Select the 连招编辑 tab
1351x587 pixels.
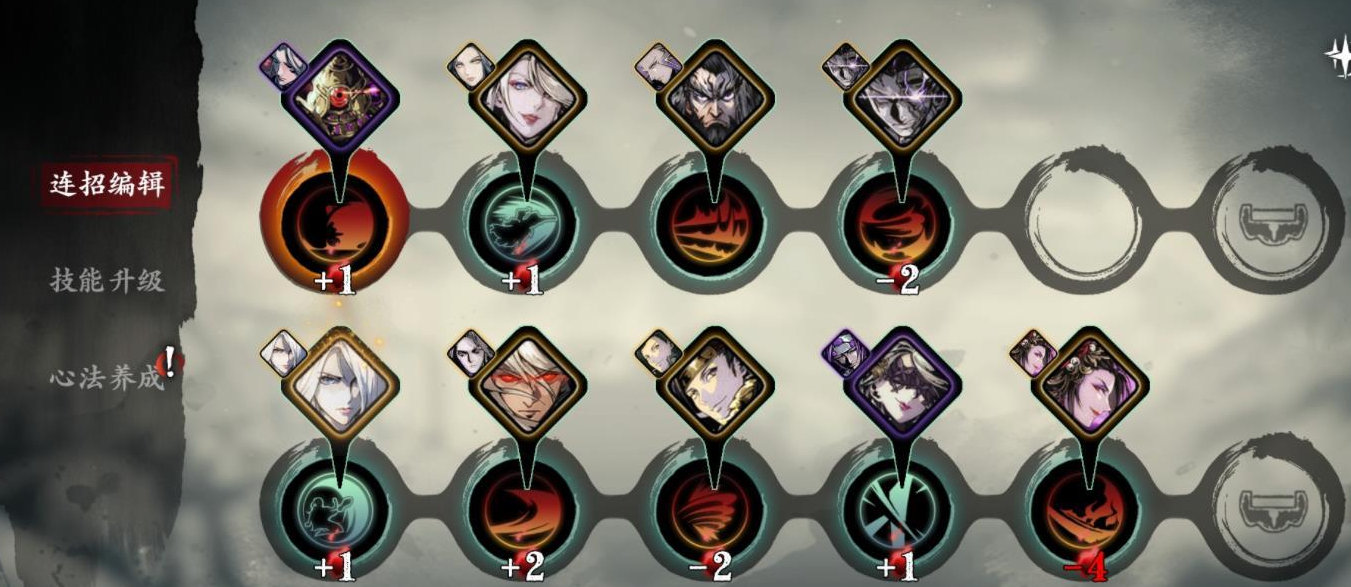(x=107, y=183)
